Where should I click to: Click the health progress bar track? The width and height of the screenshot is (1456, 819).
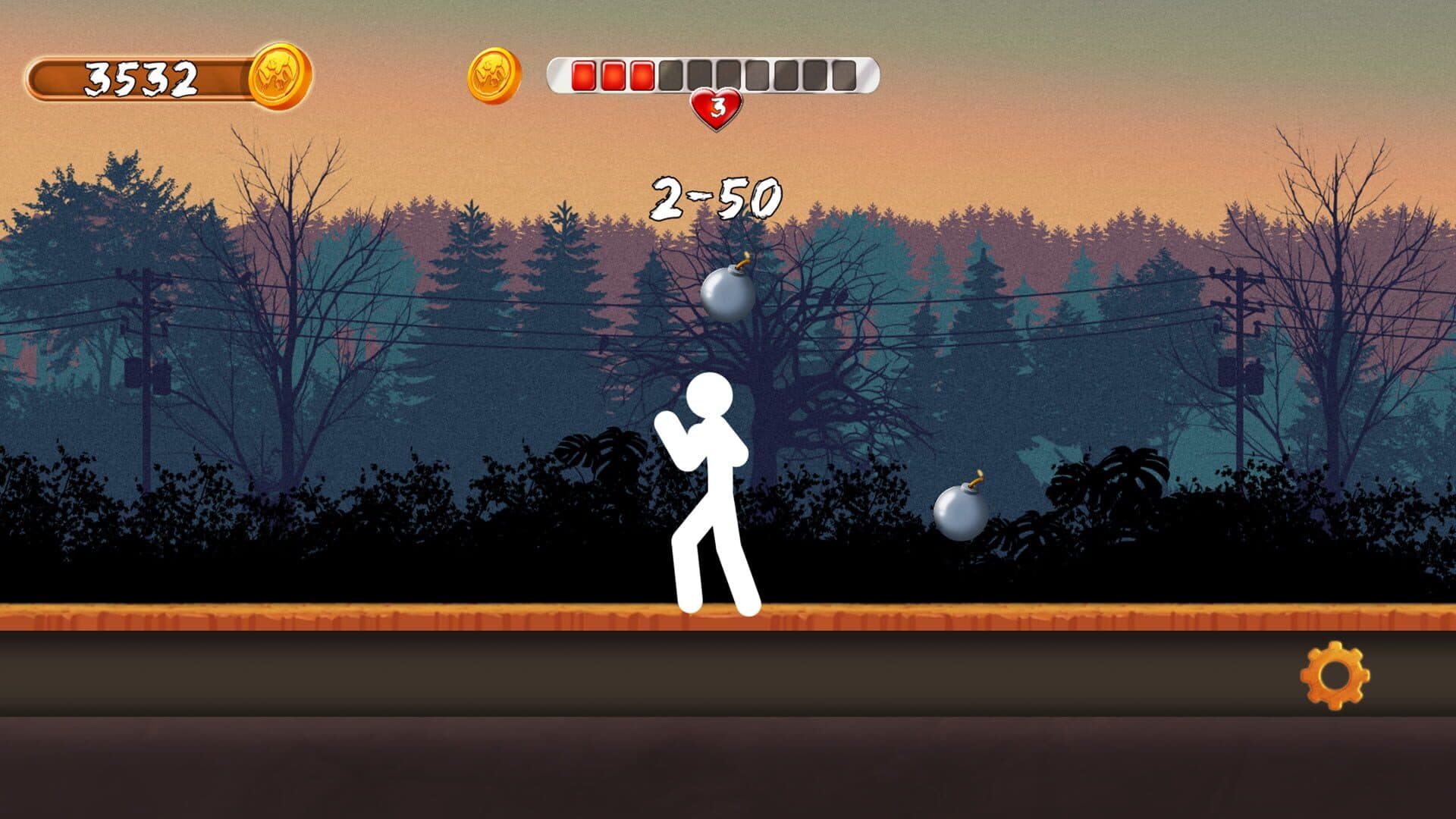[x=713, y=76]
